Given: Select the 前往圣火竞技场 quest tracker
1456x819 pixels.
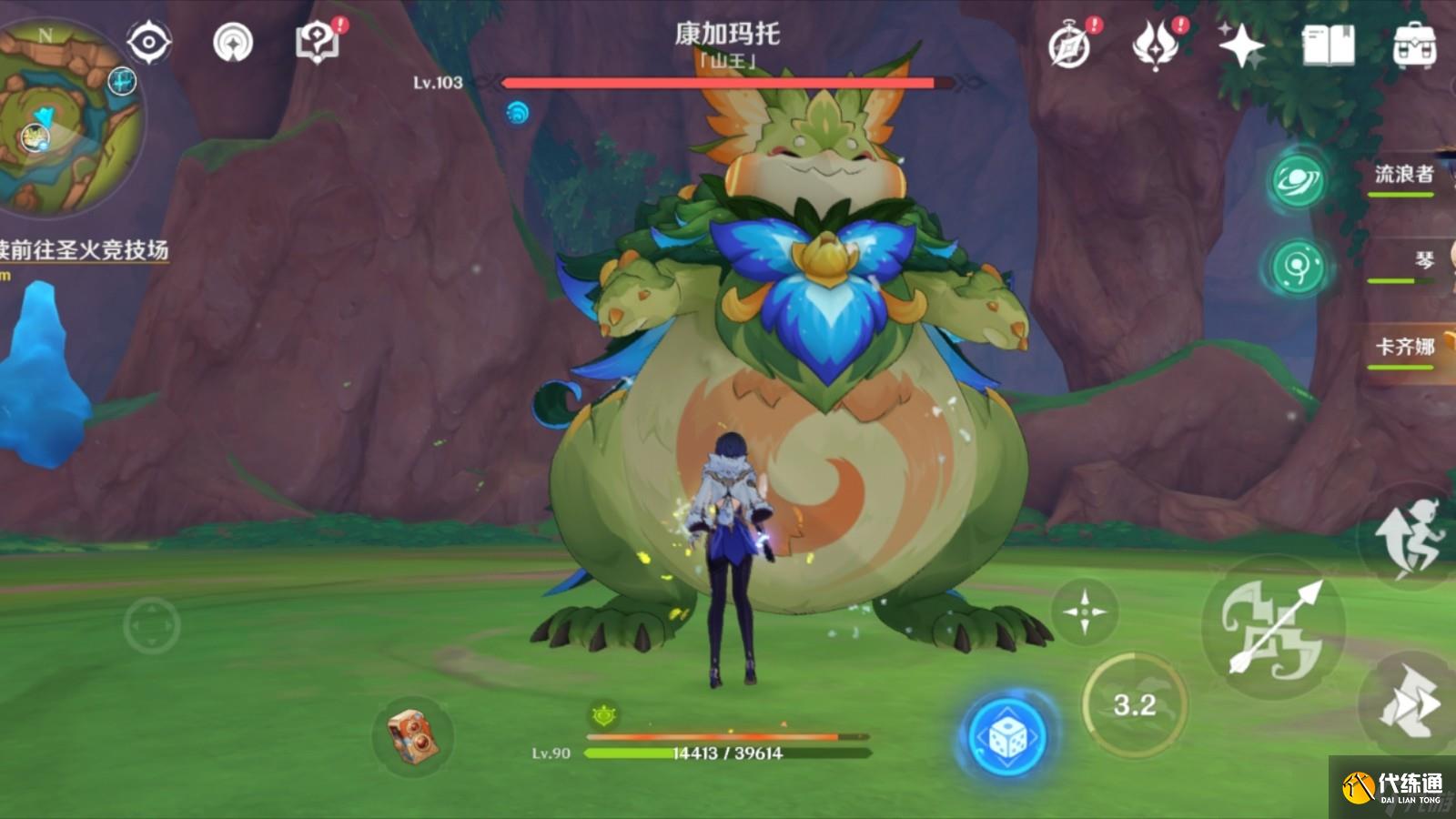Looking at the screenshot, I should click(x=84, y=250).
